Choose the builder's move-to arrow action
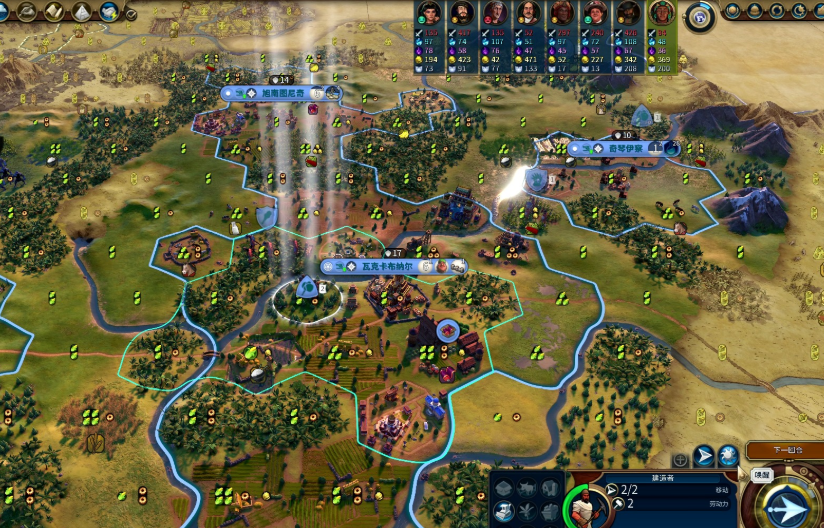824x528 pixels. [x=704, y=456]
